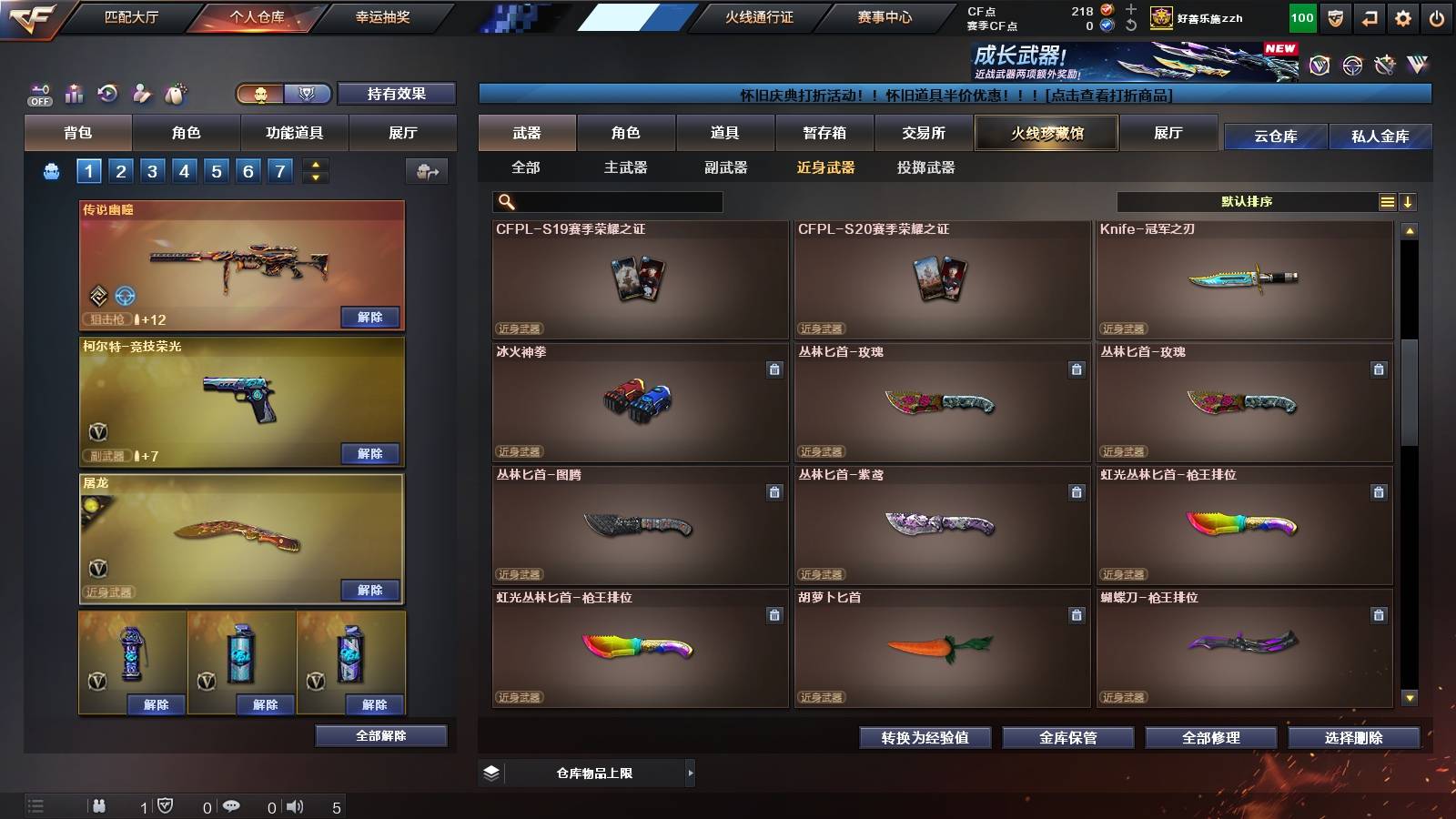Select the weapon repair wrench icon near the banner
This screenshot has width=1456, height=819.
click(1385, 66)
